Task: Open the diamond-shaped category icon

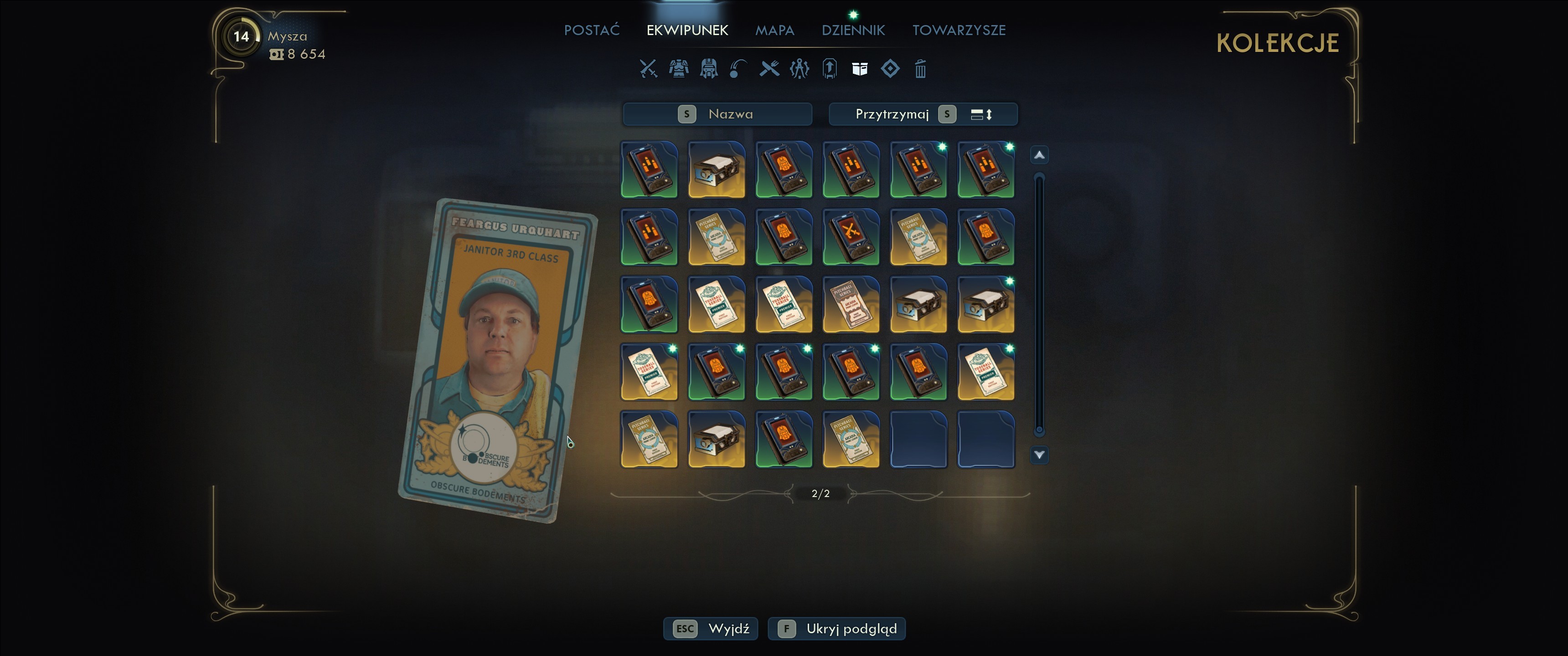Action: point(890,69)
